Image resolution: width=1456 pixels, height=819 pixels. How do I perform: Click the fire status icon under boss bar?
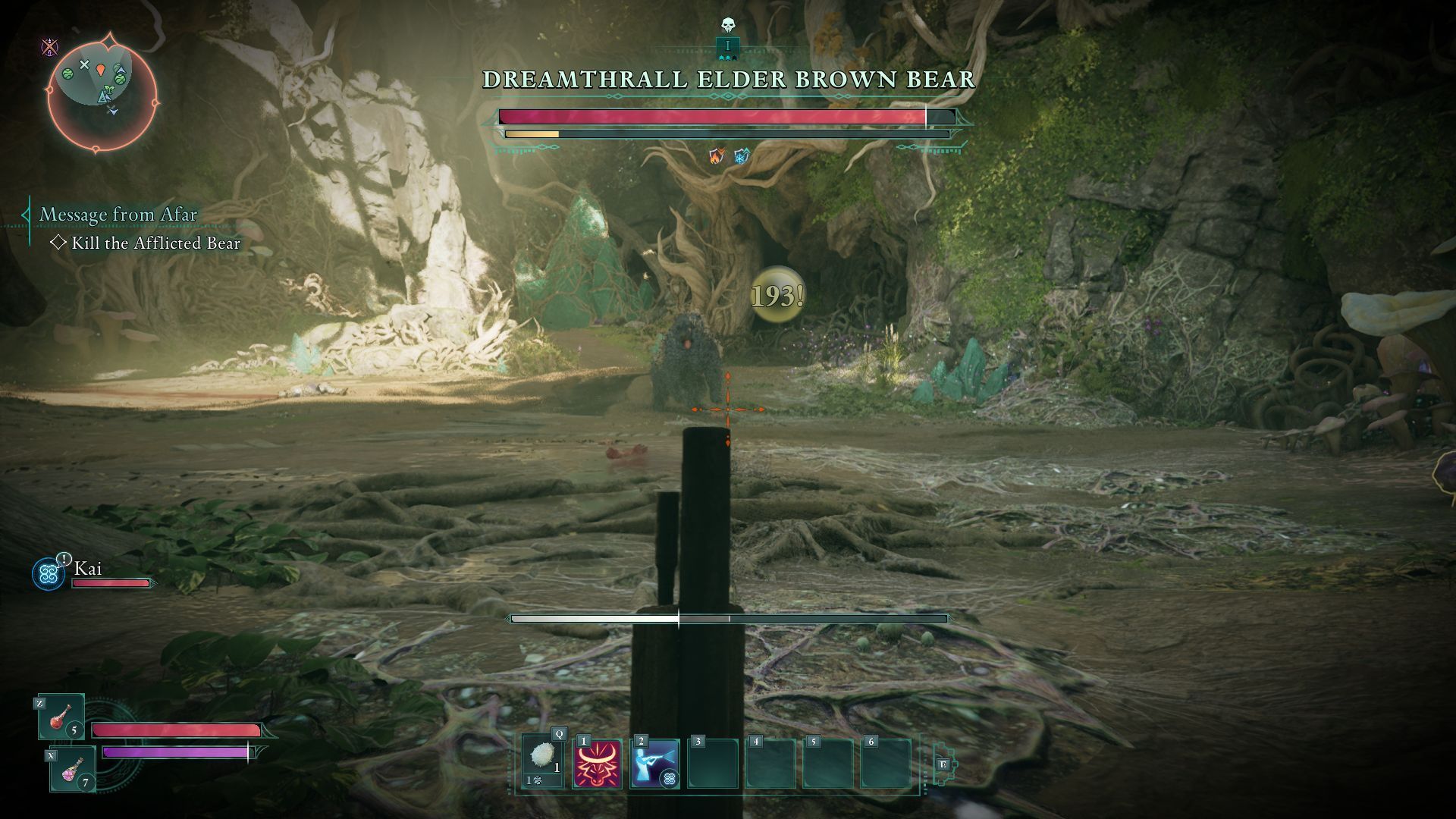coord(716,156)
